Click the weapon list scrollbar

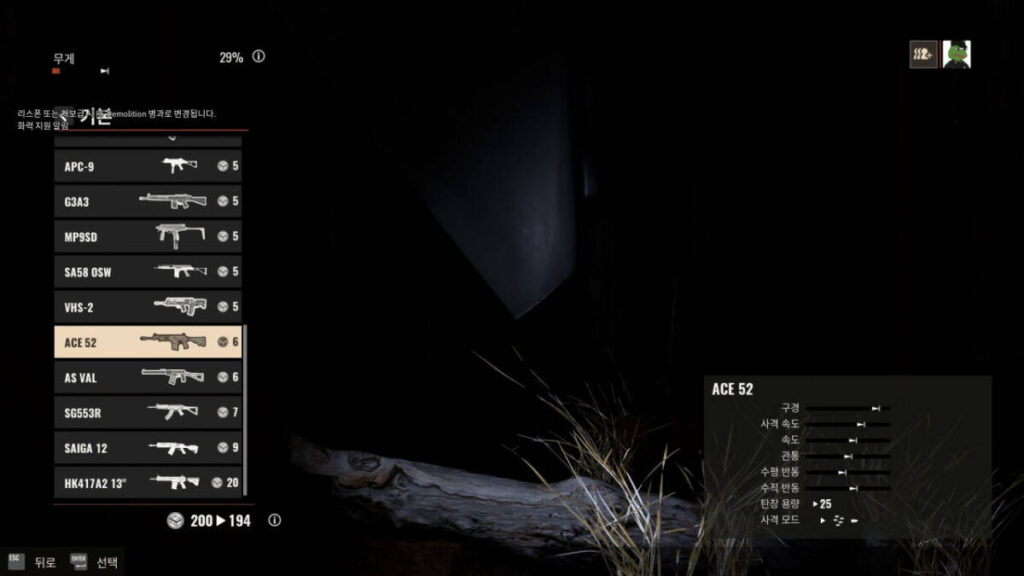click(x=246, y=410)
